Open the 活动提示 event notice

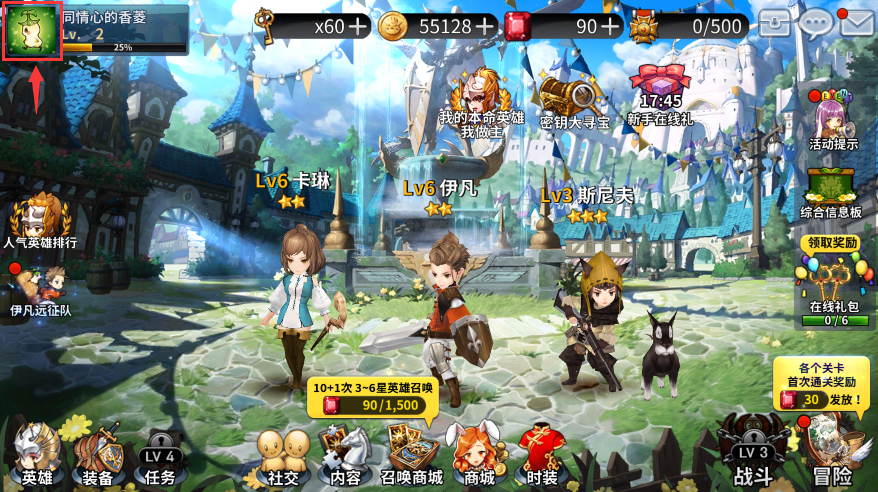click(x=832, y=118)
